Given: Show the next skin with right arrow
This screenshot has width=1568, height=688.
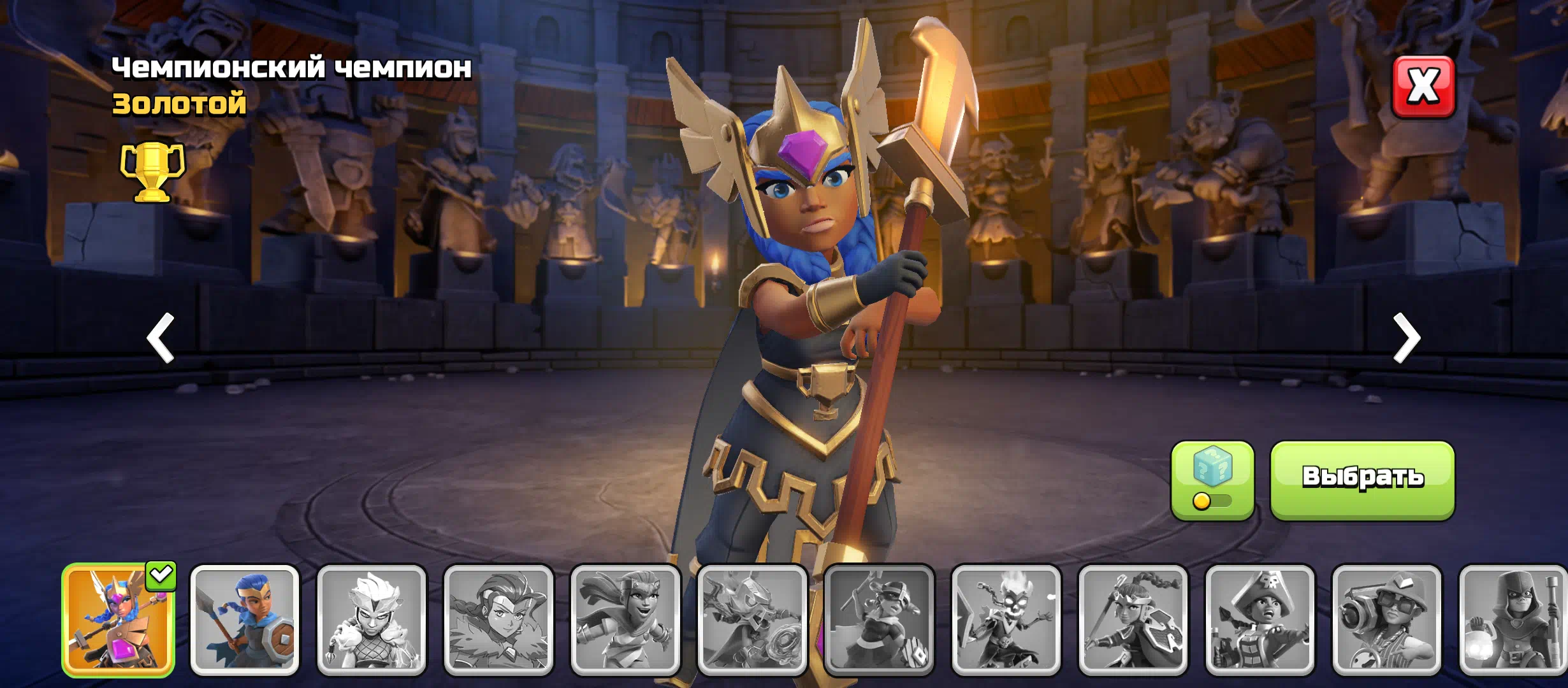Looking at the screenshot, I should tap(1406, 338).
